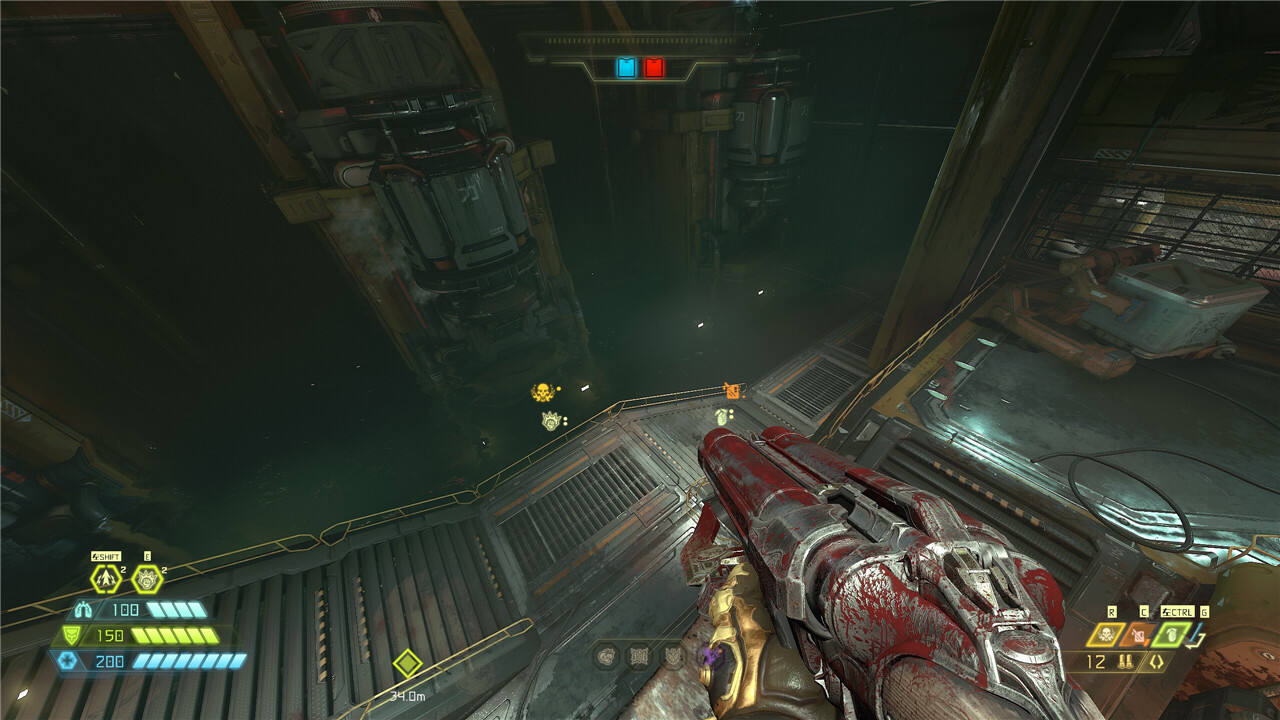Select the red keycard icon

653,67
